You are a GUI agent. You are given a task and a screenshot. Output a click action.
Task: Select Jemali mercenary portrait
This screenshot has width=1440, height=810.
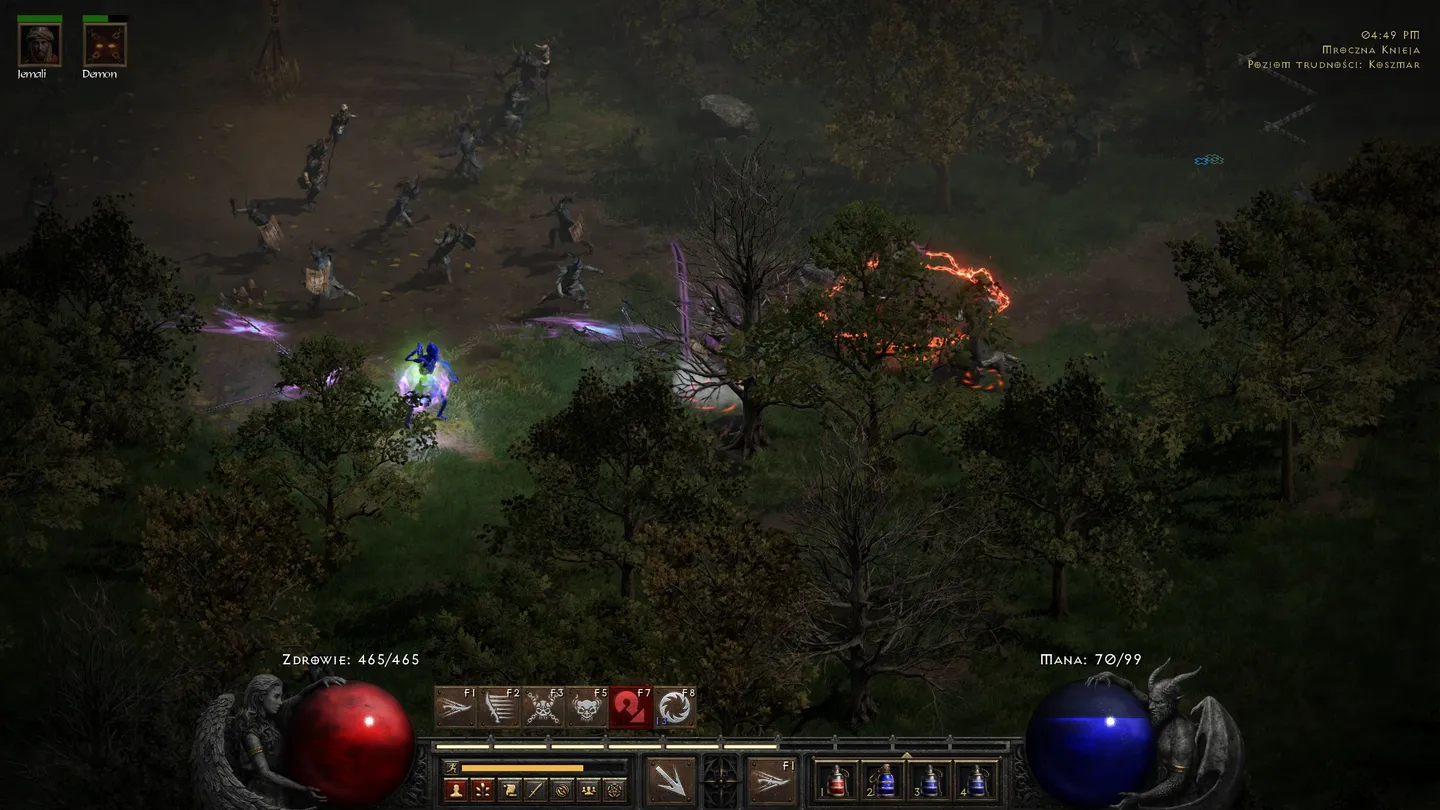pyautogui.click(x=40, y=45)
